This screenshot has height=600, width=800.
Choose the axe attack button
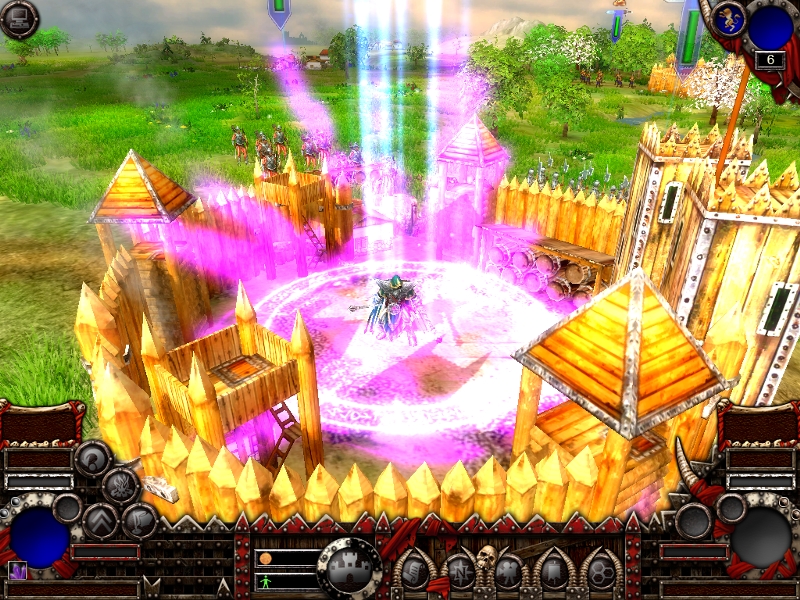point(139,521)
